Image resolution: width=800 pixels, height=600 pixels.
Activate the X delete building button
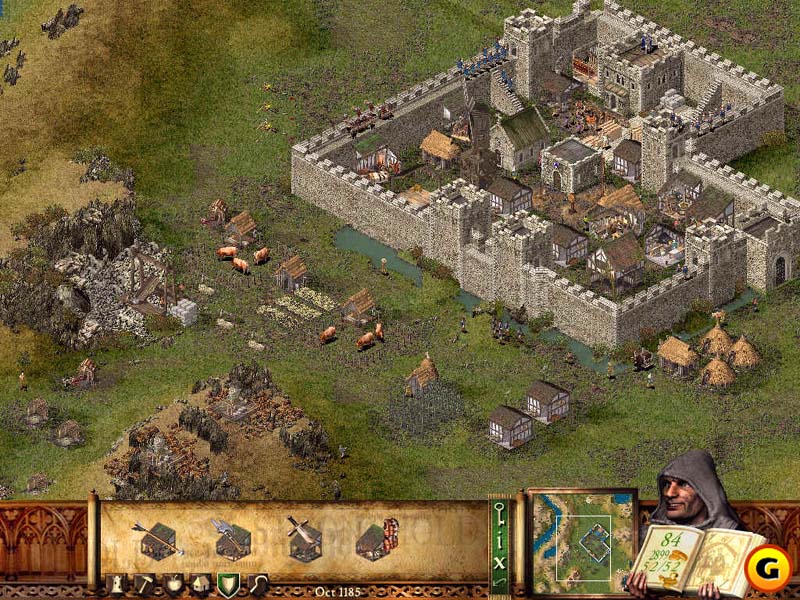[x=500, y=562]
